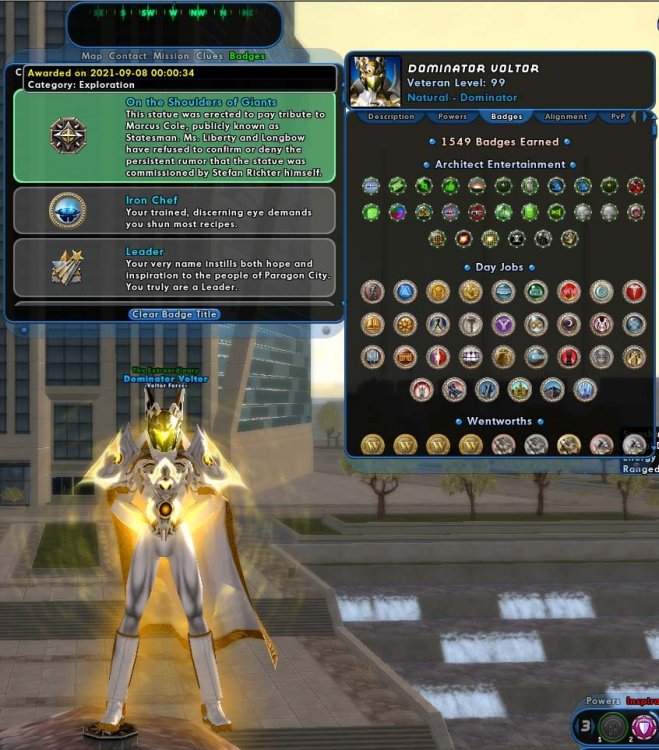The height and width of the screenshot is (750, 659).
Task: Open the PvP tab
Action: click(x=618, y=117)
